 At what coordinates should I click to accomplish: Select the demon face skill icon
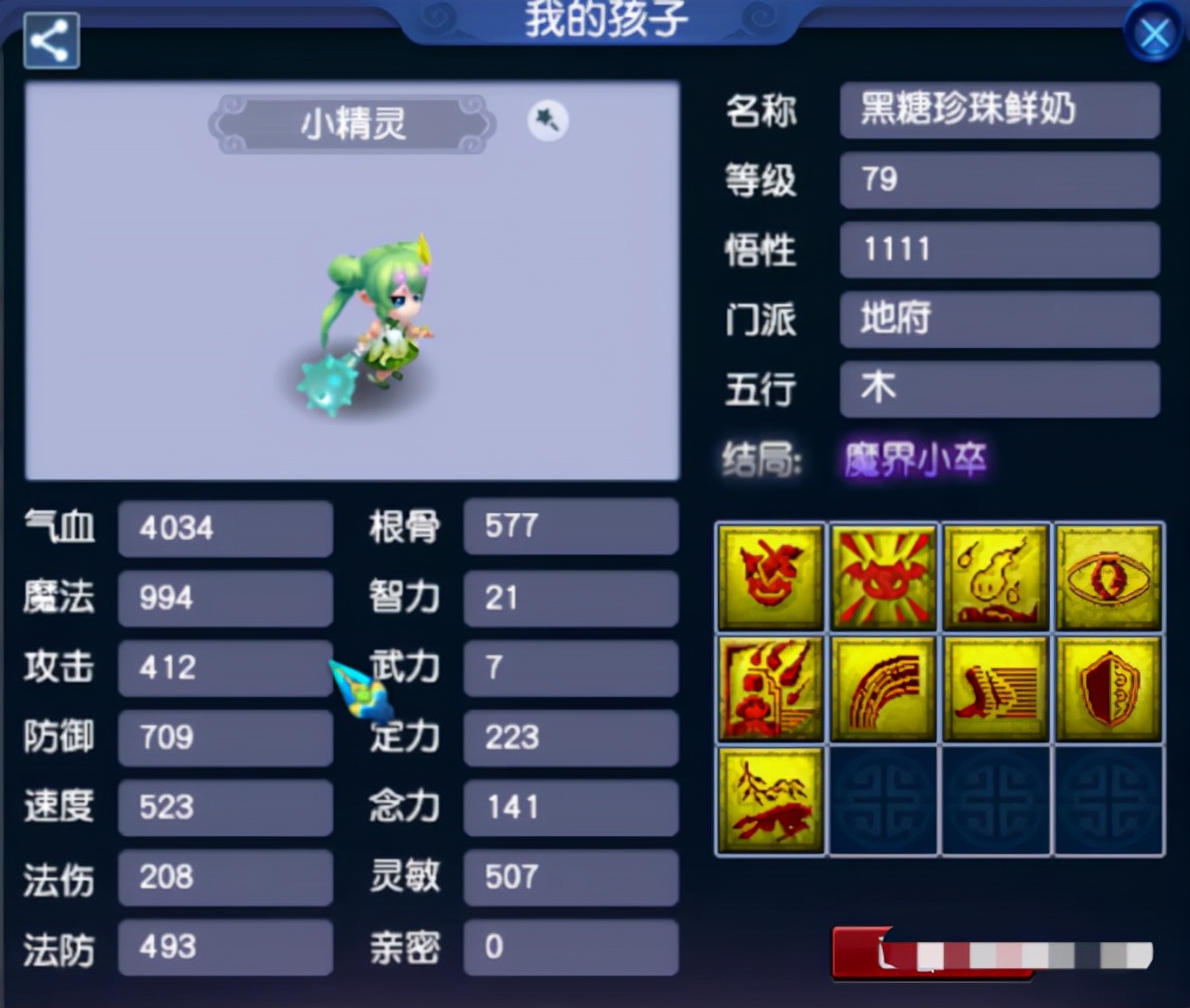point(770,577)
